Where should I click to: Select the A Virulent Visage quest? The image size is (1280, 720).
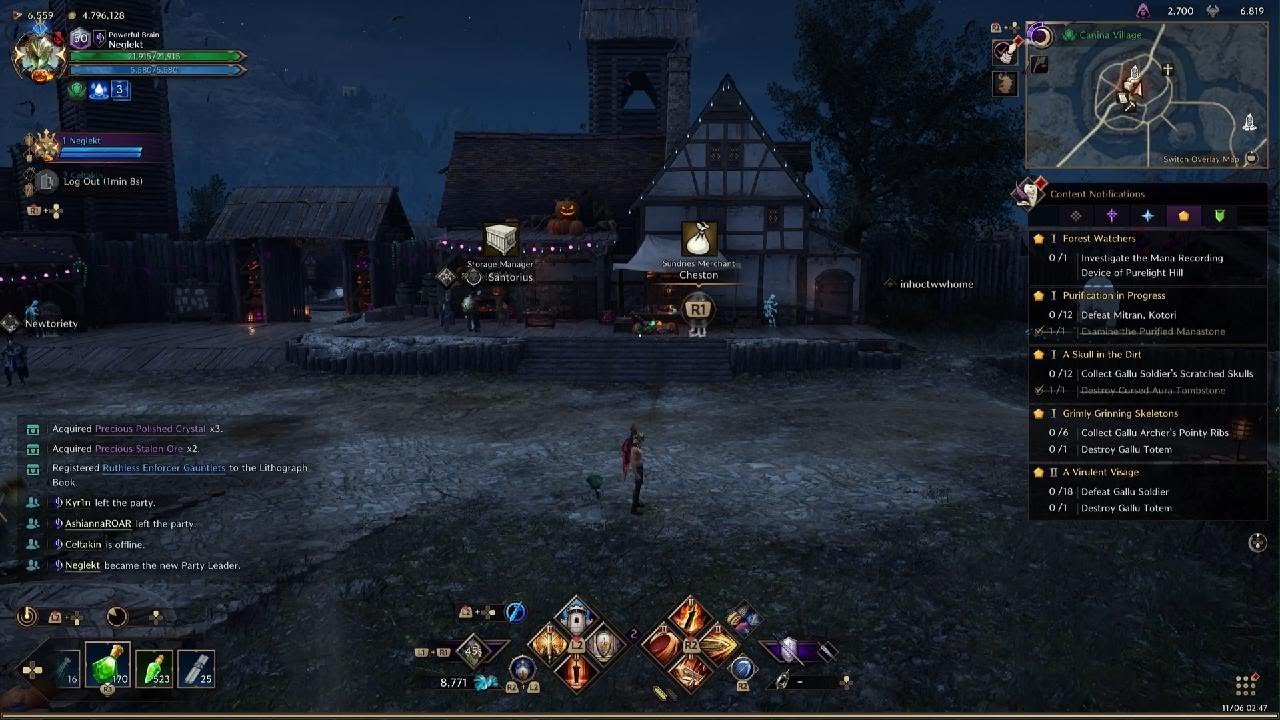(1100, 473)
